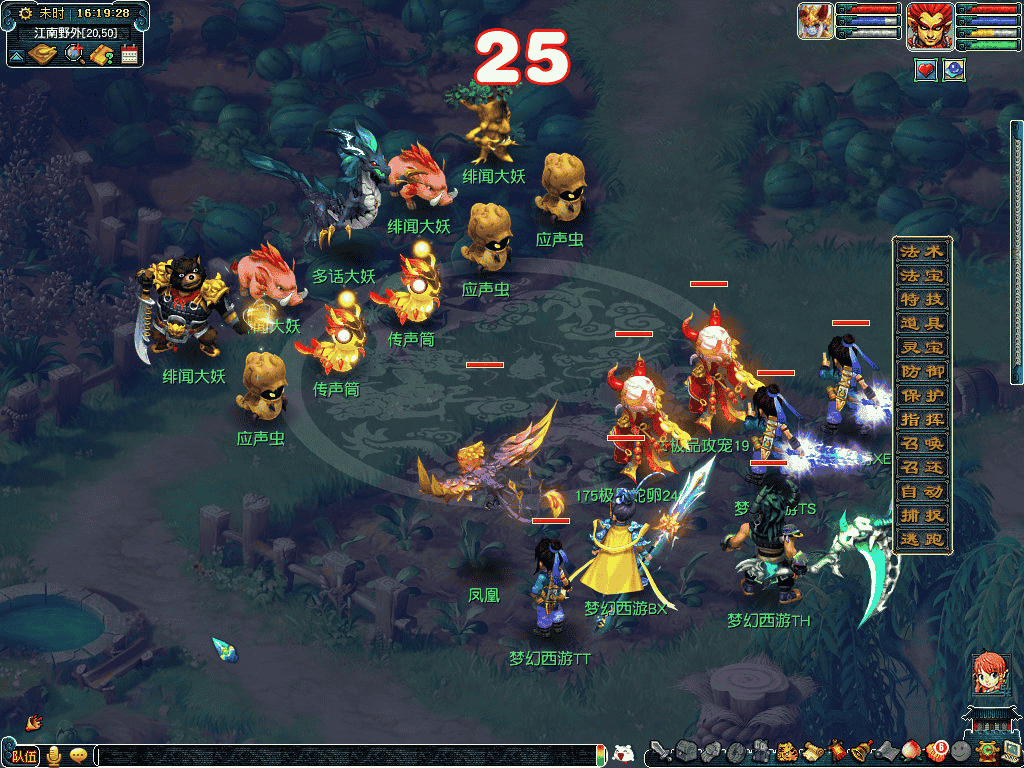Open the 特技 special skills command

pyautogui.click(x=921, y=299)
